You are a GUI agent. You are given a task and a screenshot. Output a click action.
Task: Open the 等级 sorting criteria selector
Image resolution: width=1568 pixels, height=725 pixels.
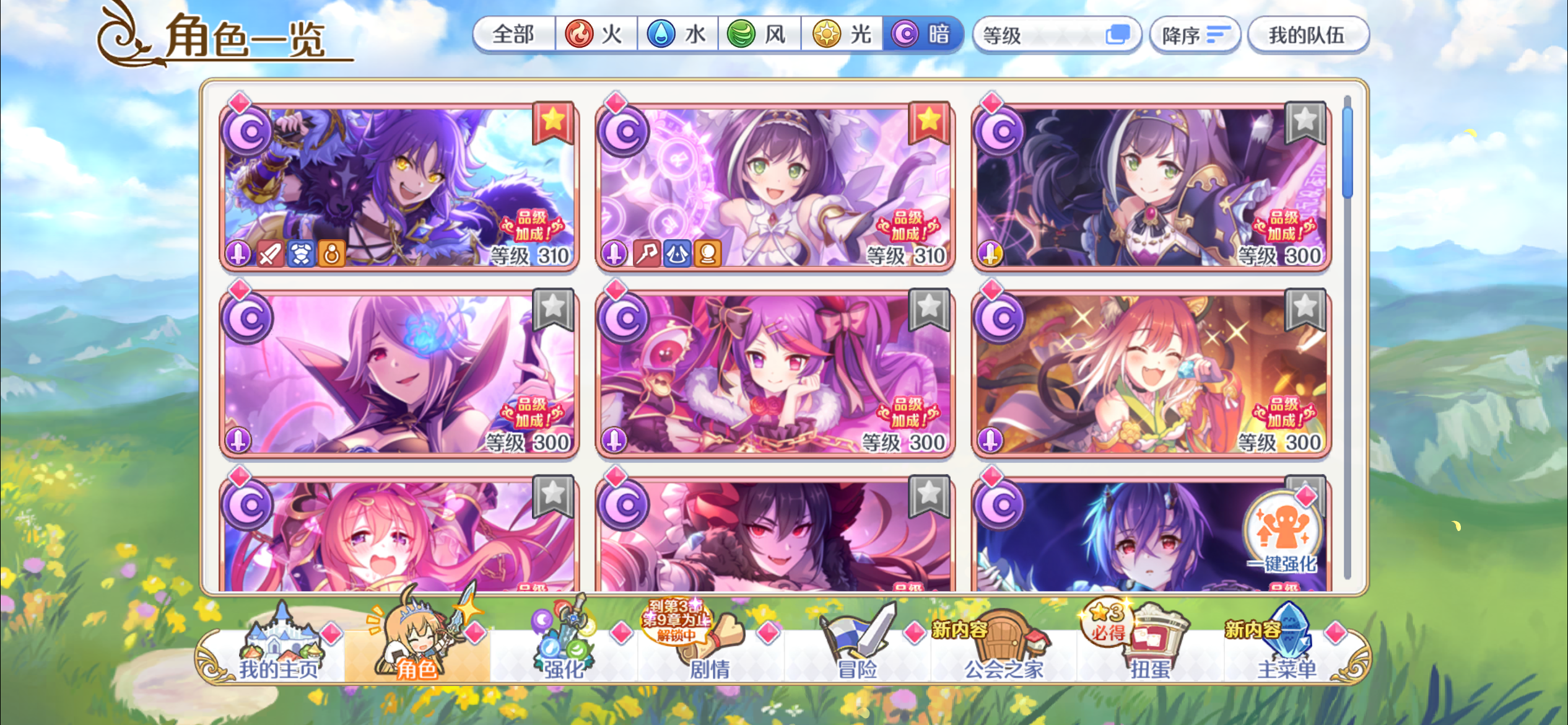coord(1056,35)
